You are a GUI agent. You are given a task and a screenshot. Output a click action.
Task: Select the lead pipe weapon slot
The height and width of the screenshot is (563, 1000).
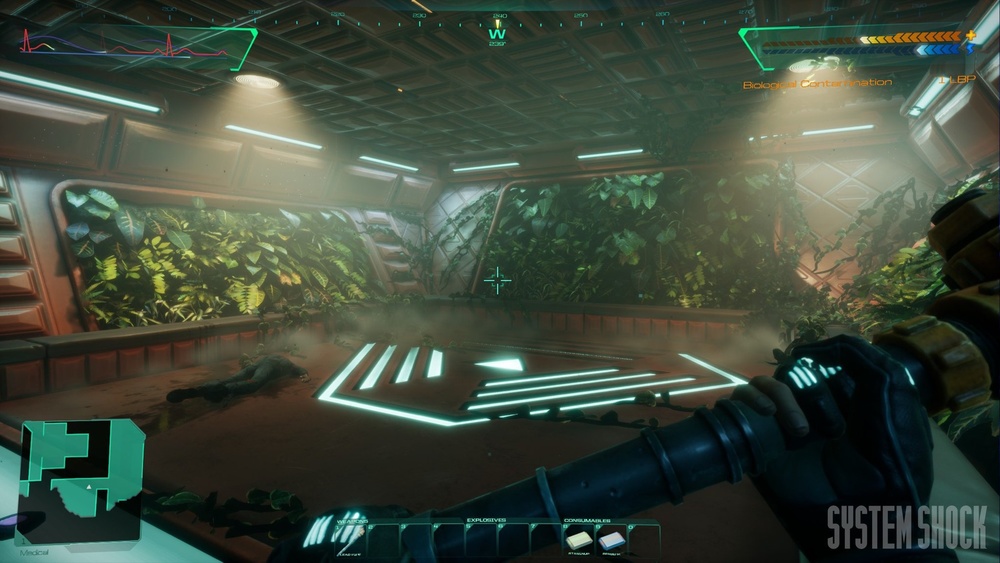352,538
